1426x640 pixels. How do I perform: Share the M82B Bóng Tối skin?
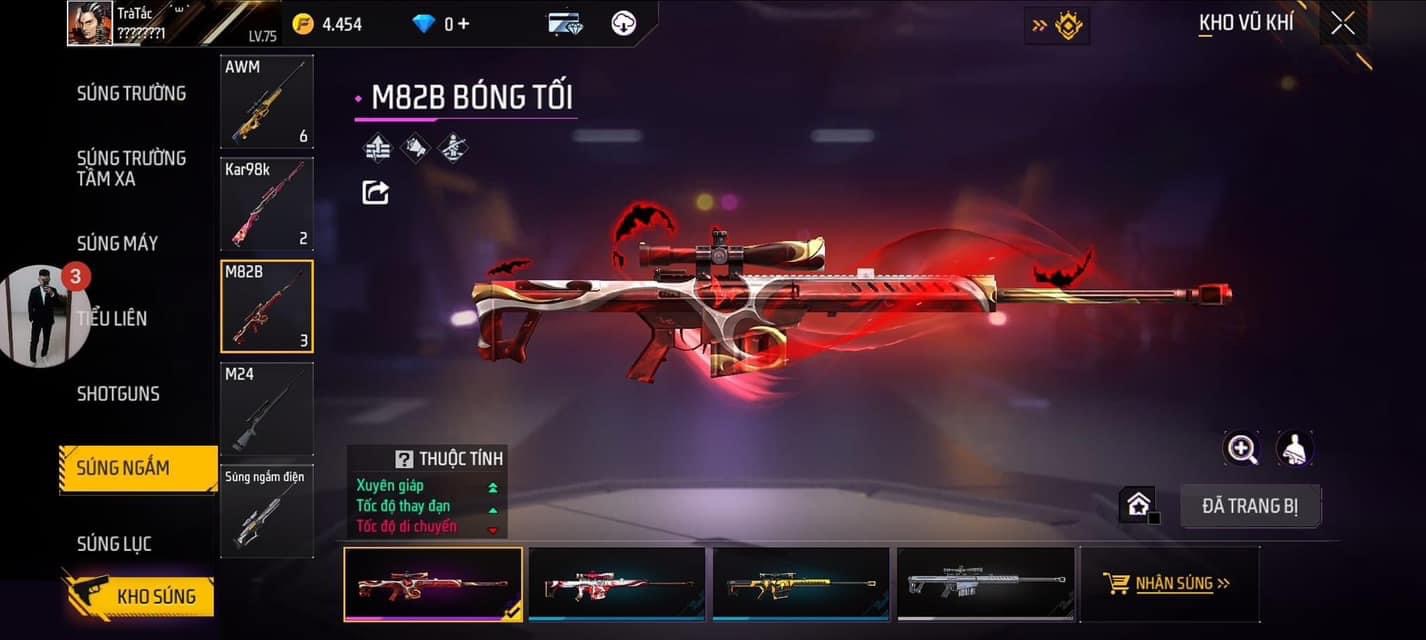click(x=375, y=192)
